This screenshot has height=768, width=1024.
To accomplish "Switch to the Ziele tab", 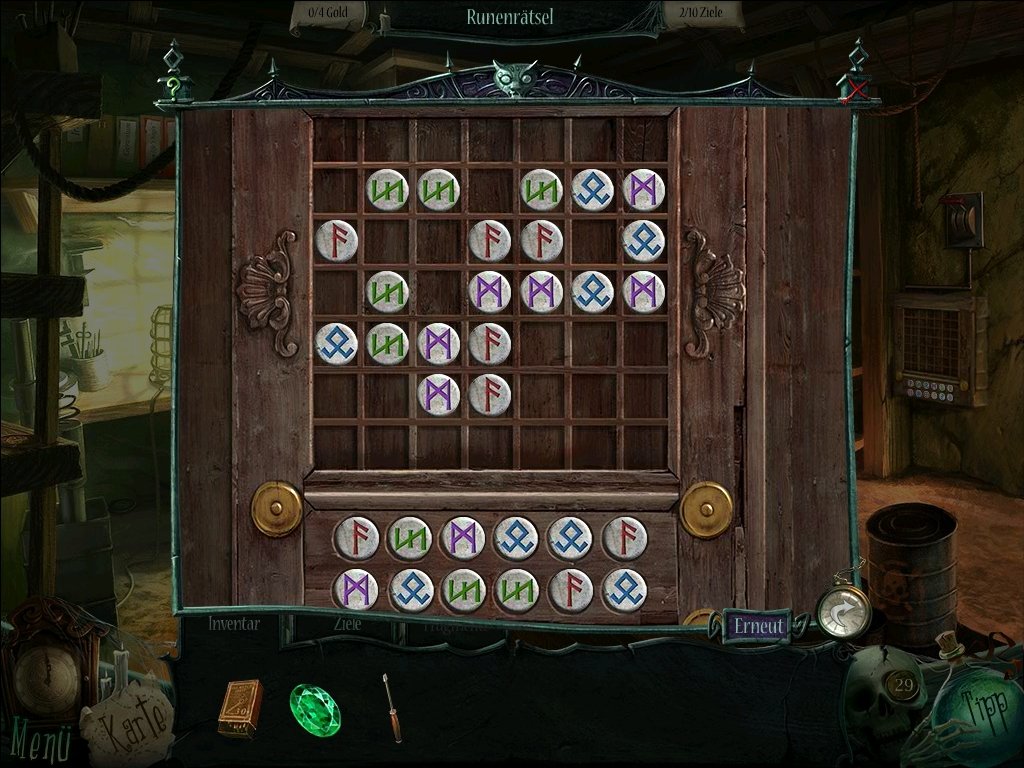I will pyautogui.click(x=347, y=623).
